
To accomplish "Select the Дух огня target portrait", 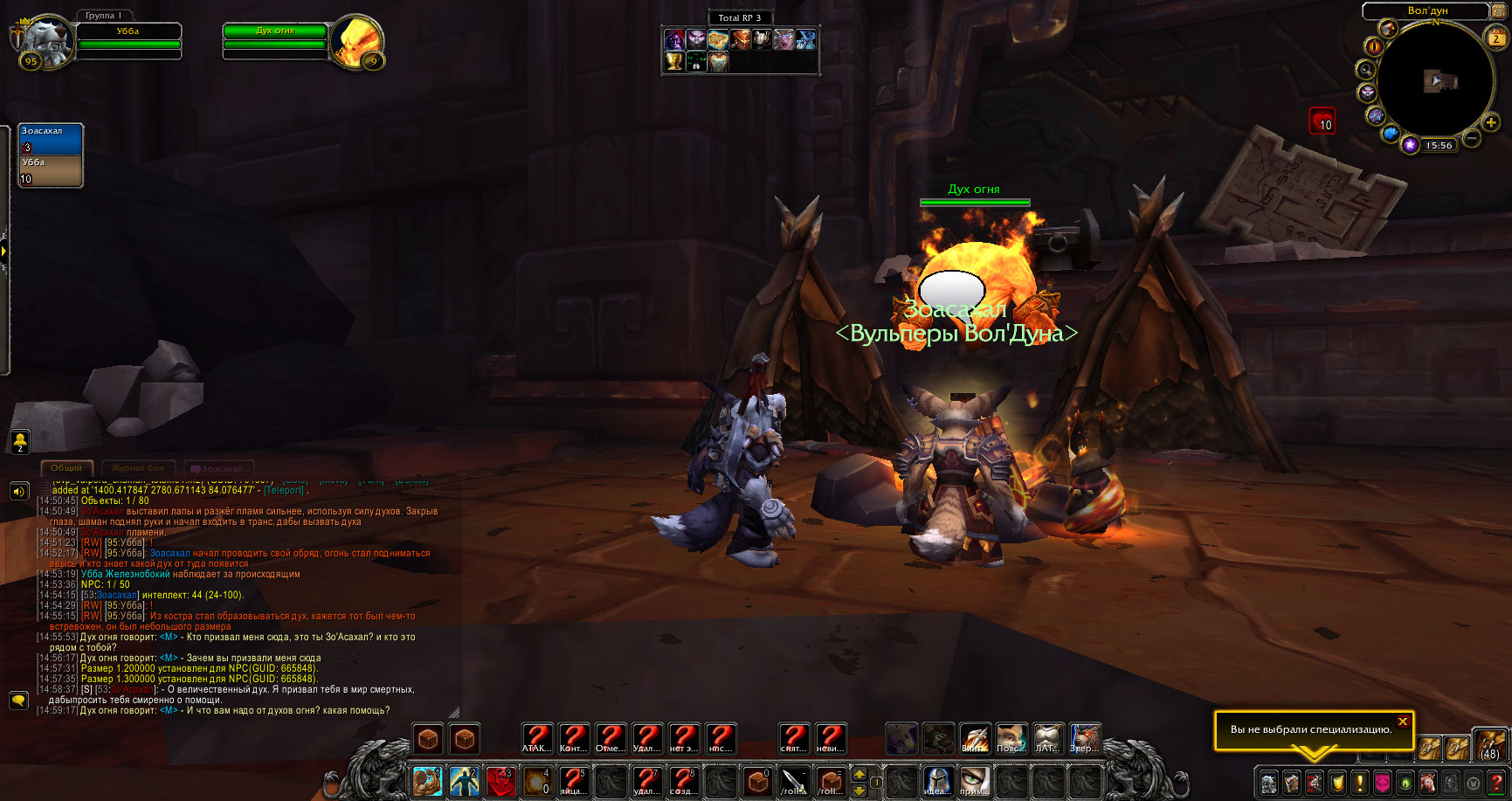I will pyautogui.click(x=356, y=40).
